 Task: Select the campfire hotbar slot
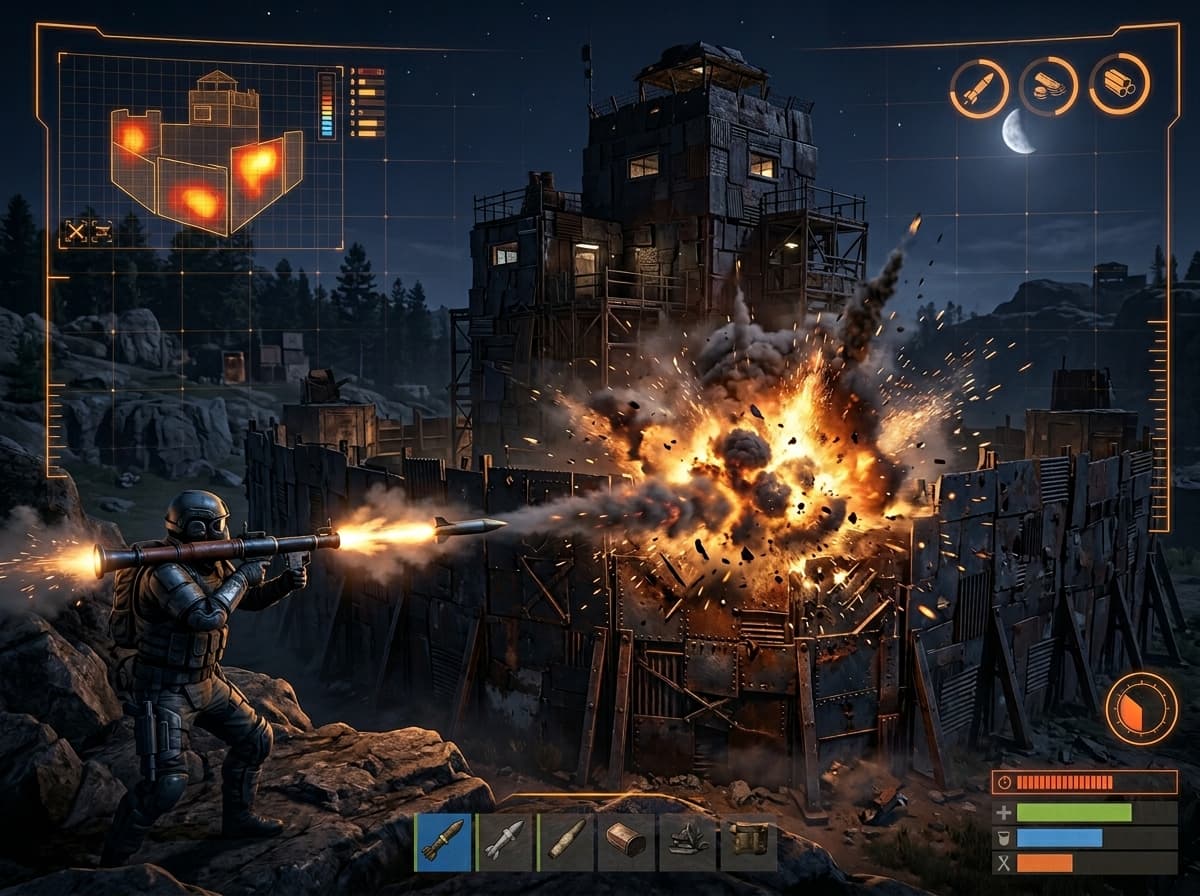tap(687, 841)
